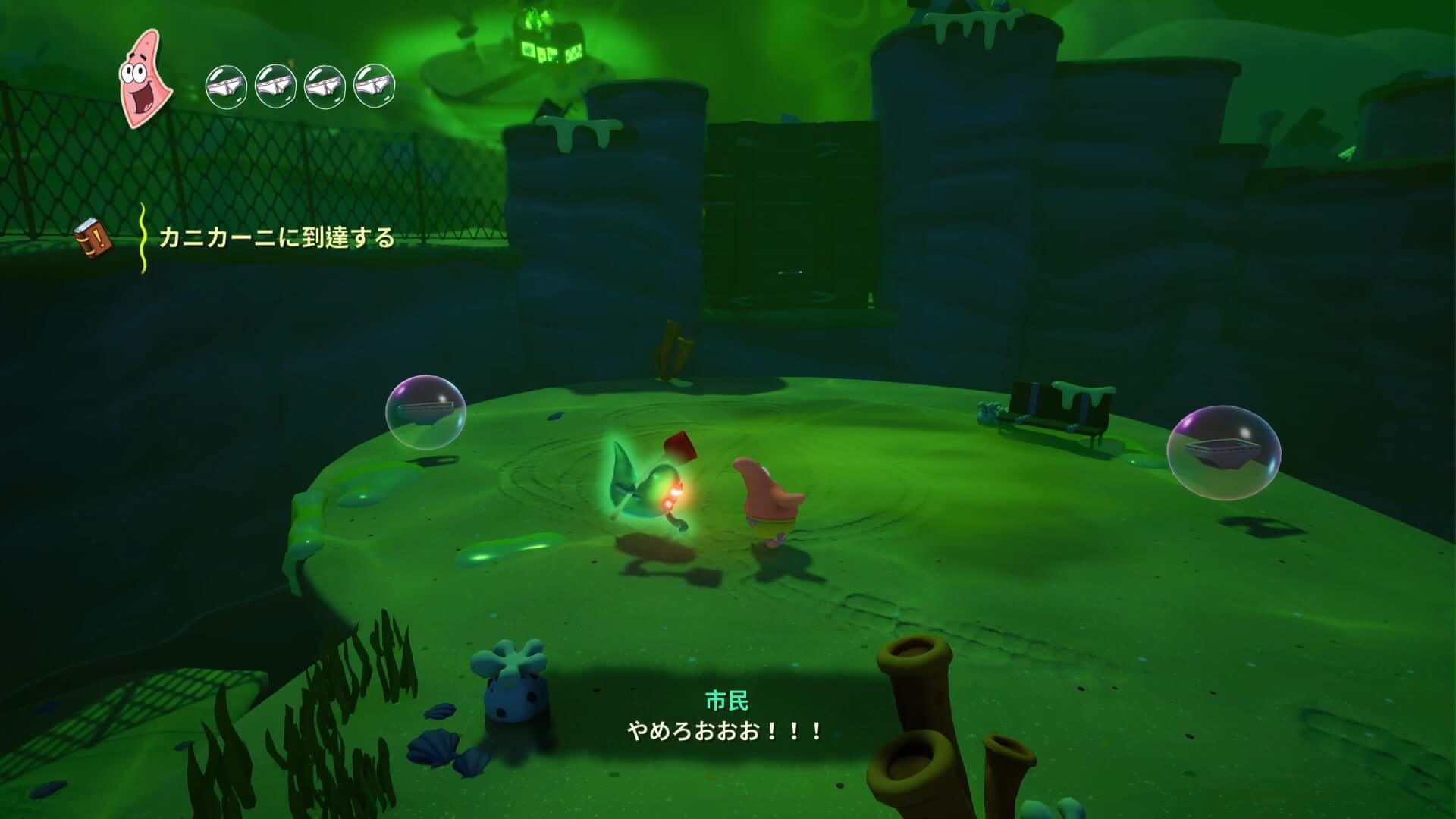1456x819 pixels.
Task: Click Patrick's character portrait
Action: click(145, 80)
